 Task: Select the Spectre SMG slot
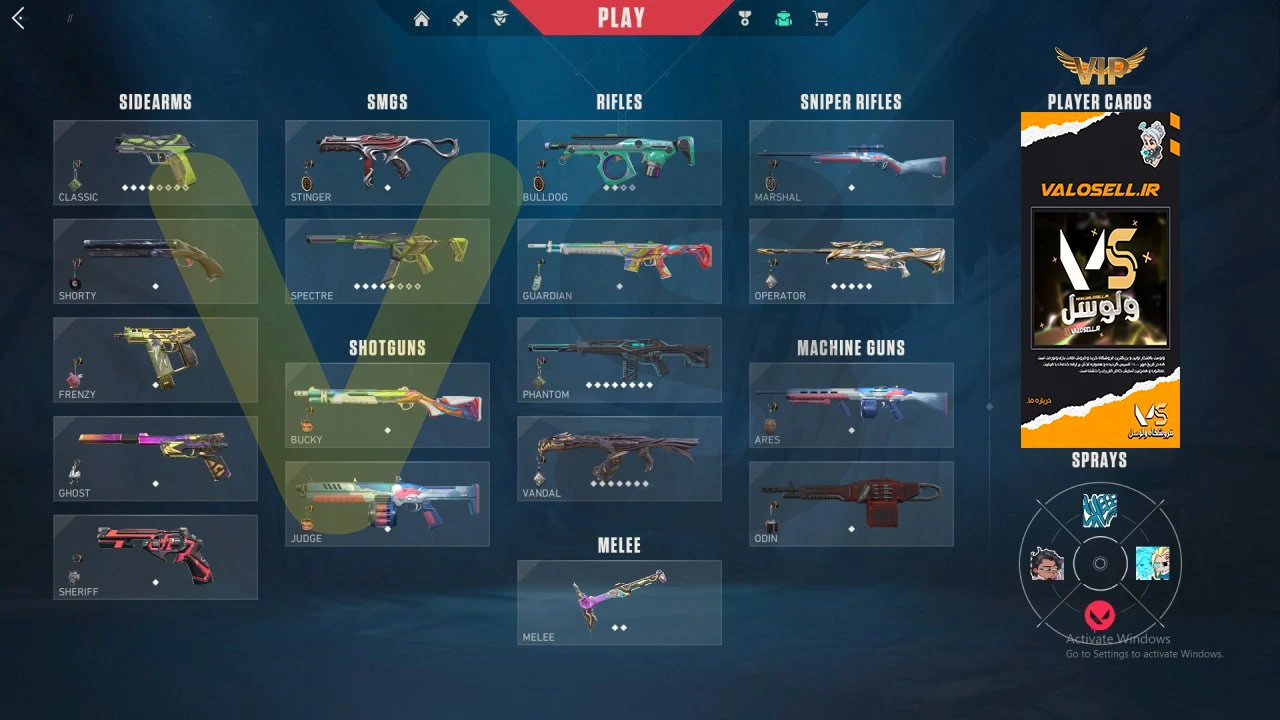387,261
